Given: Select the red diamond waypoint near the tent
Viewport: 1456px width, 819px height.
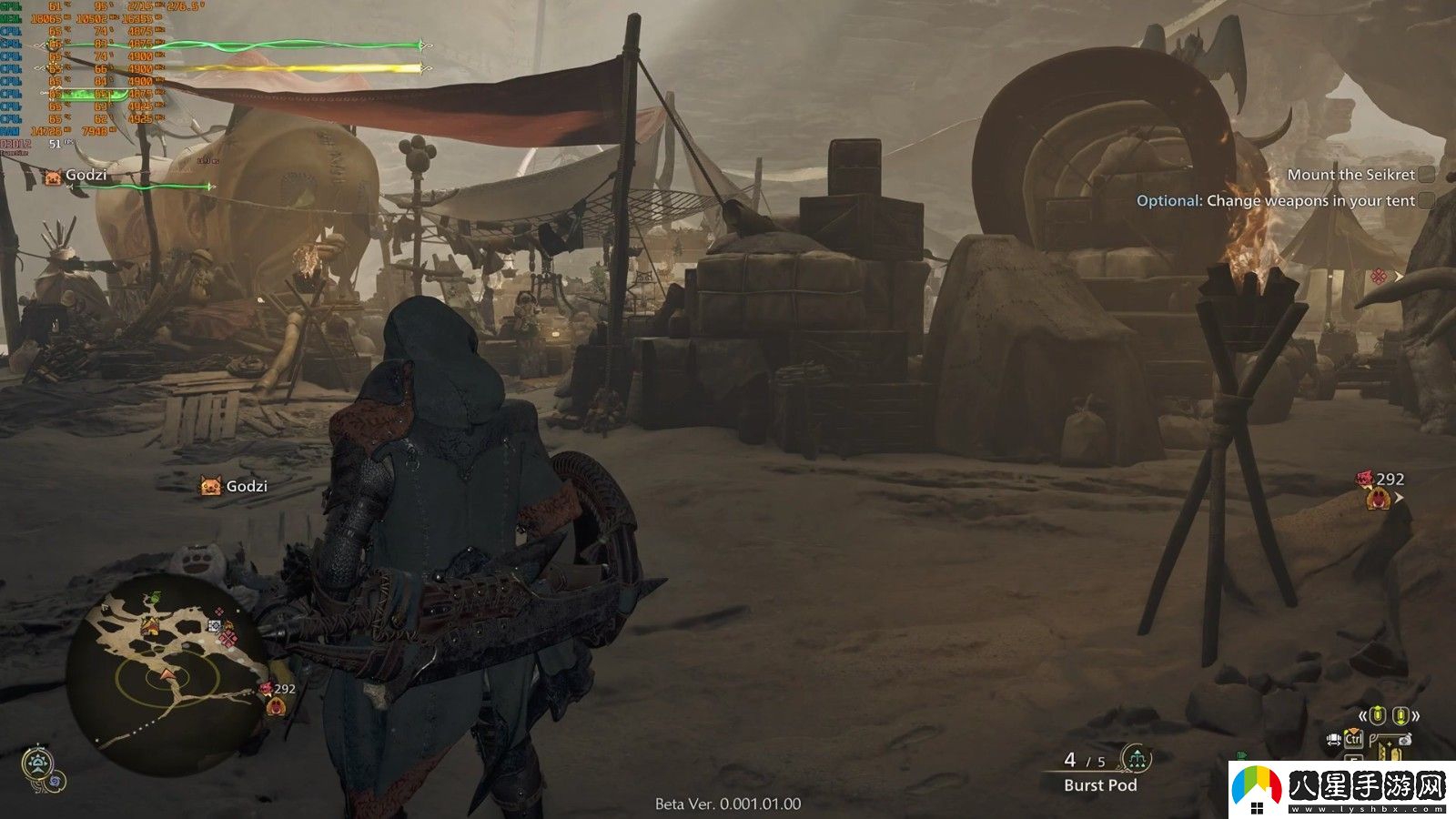Looking at the screenshot, I should tap(1379, 276).
